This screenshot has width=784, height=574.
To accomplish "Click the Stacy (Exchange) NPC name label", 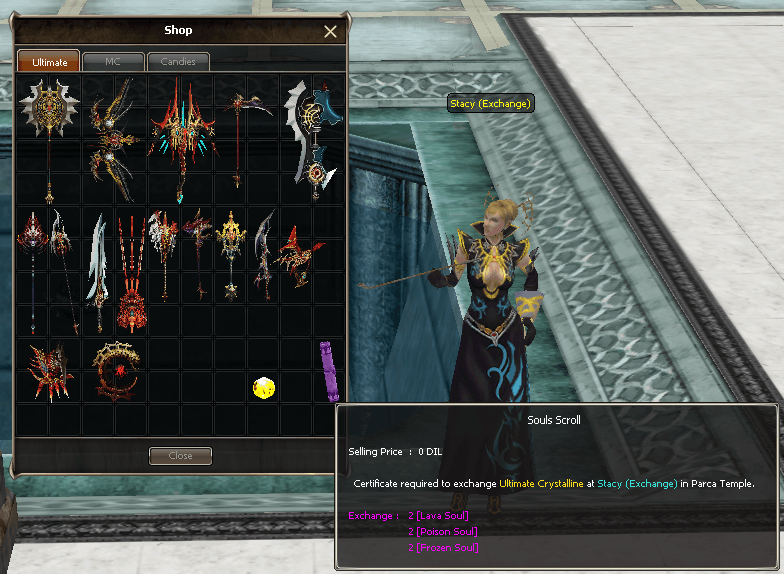I will coord(490,103).
